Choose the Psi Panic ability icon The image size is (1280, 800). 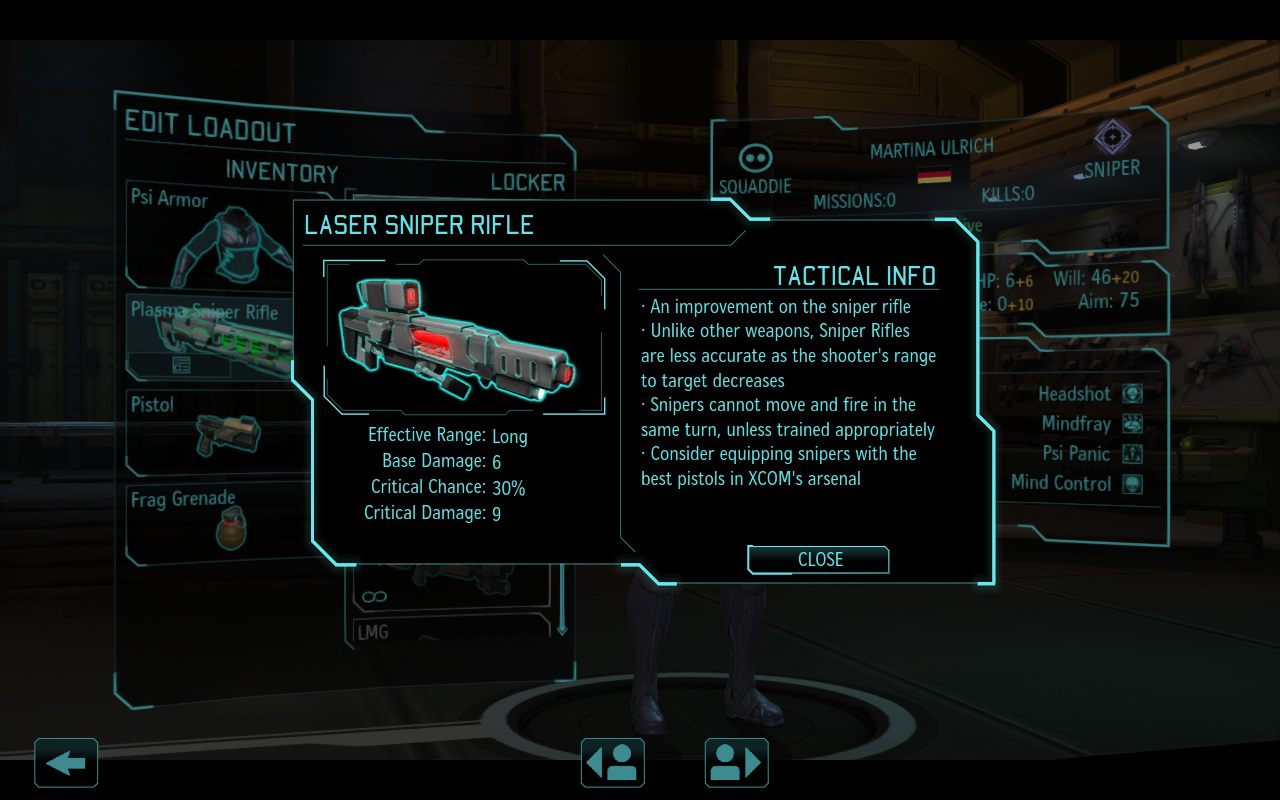(1132, 454)
